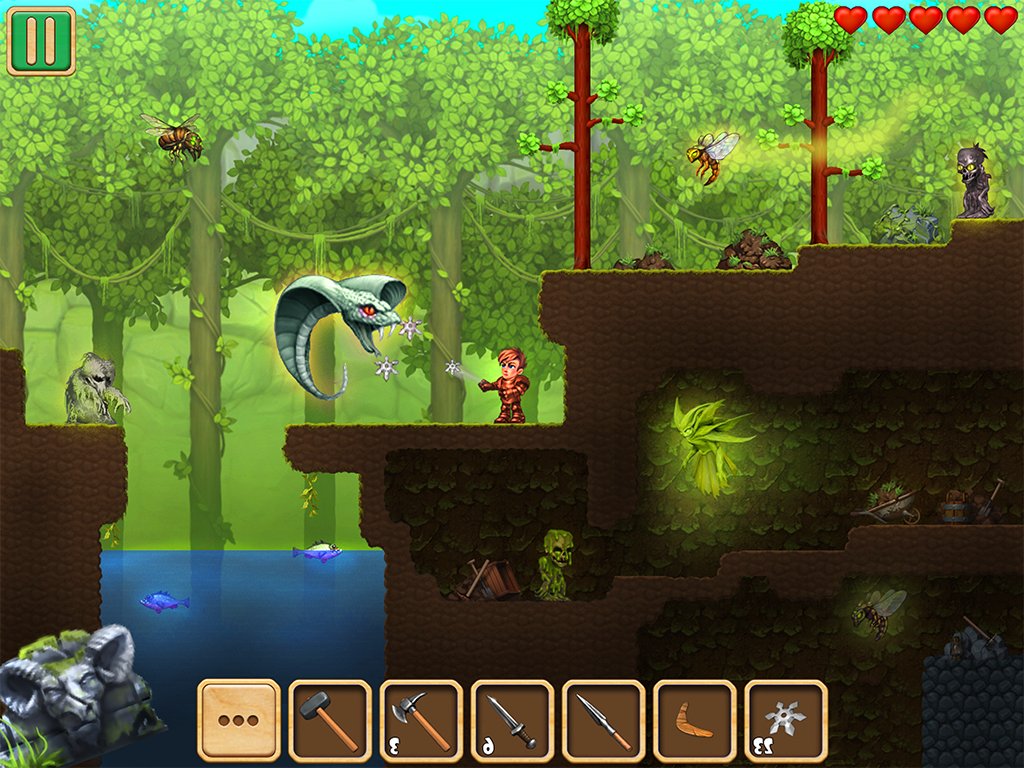Image resolution: width=1024 pixels, height=768 pixels.
Task: Select the wooden boomerang slot
Action: pos(695,721)
